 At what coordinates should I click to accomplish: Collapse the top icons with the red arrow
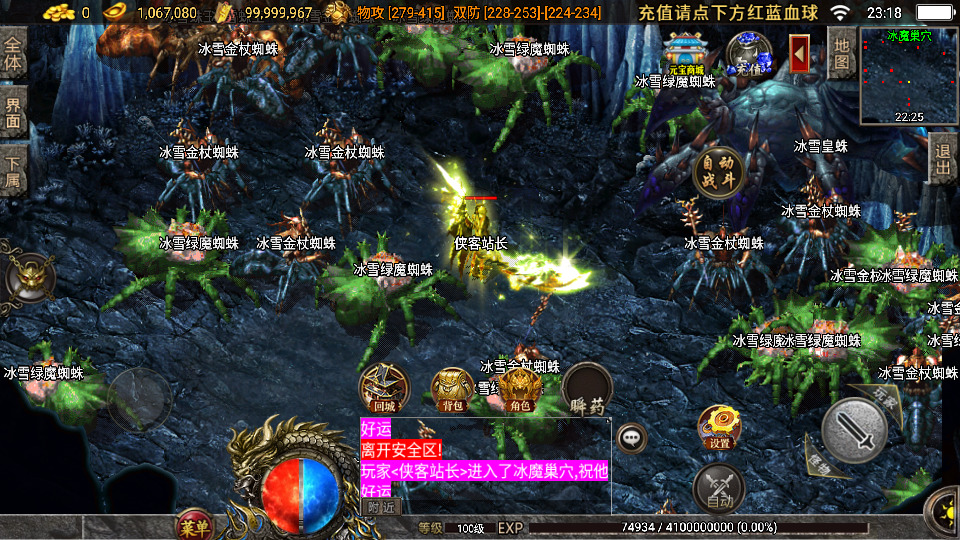[800, 53]
